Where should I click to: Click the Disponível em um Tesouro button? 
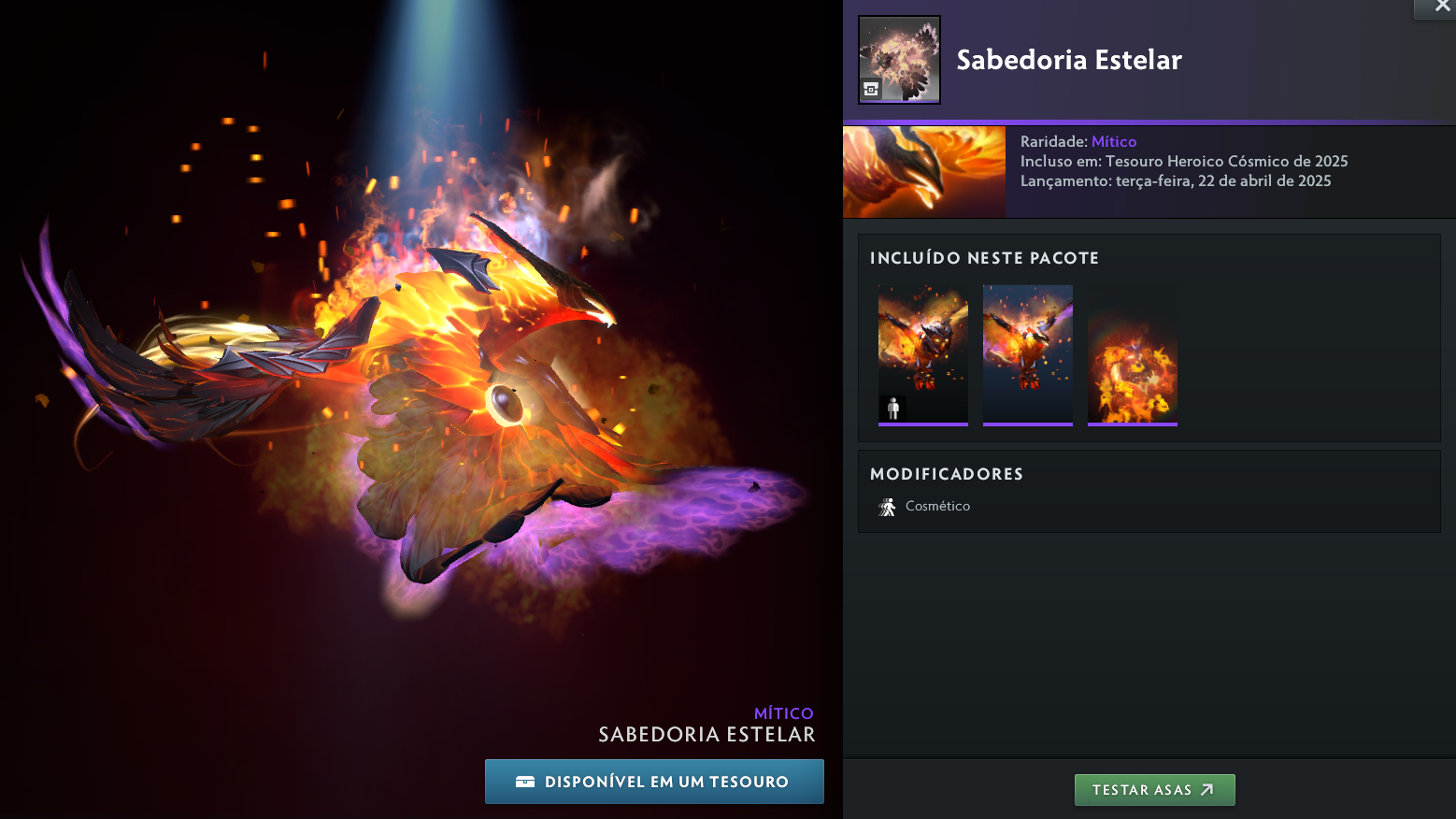click(x=654, y=782)
